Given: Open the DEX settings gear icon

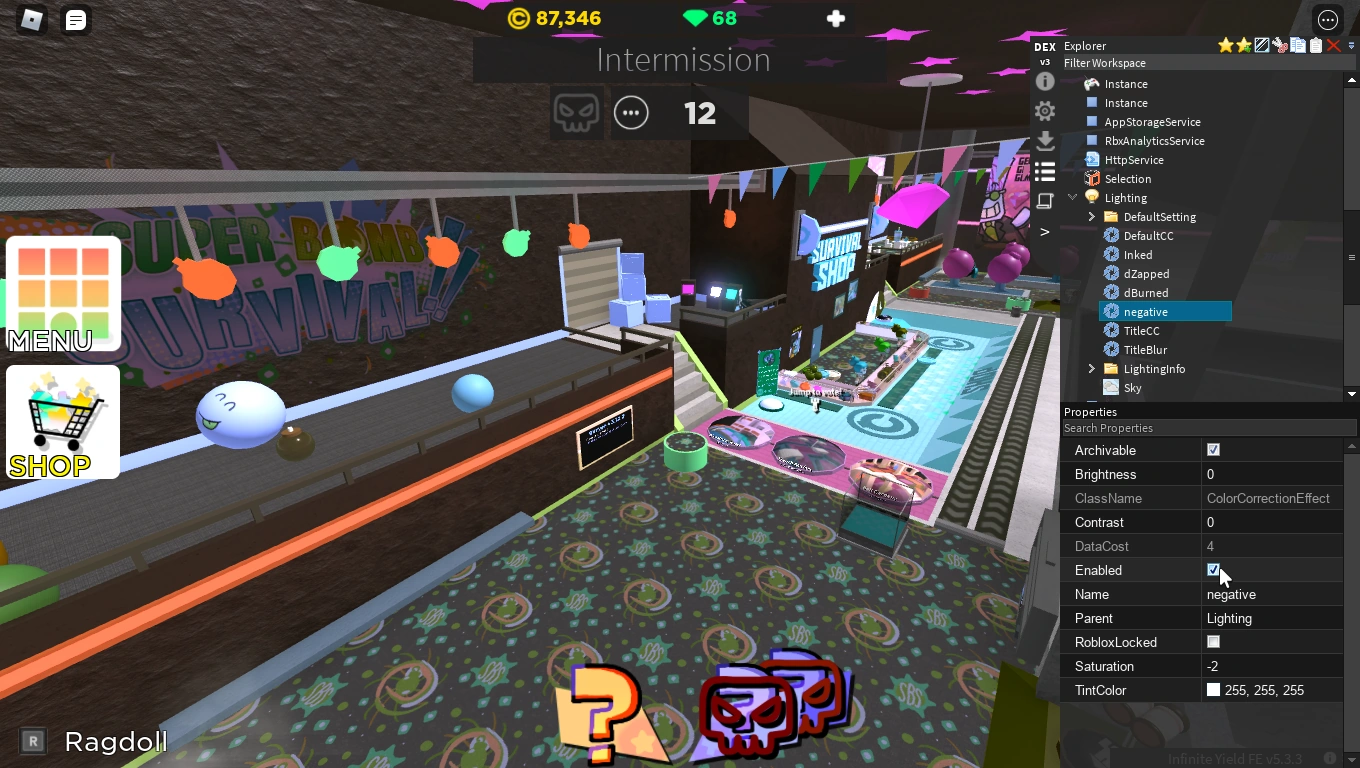Looking at the screenshot, I should 1045,111.
